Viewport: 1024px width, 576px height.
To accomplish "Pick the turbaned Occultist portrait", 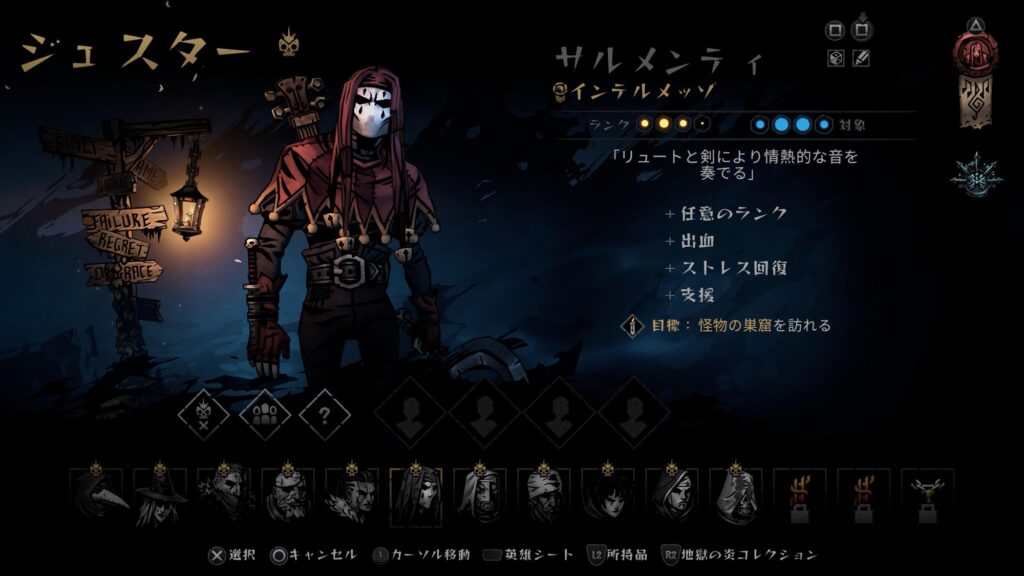I will (x=543, y=497).
